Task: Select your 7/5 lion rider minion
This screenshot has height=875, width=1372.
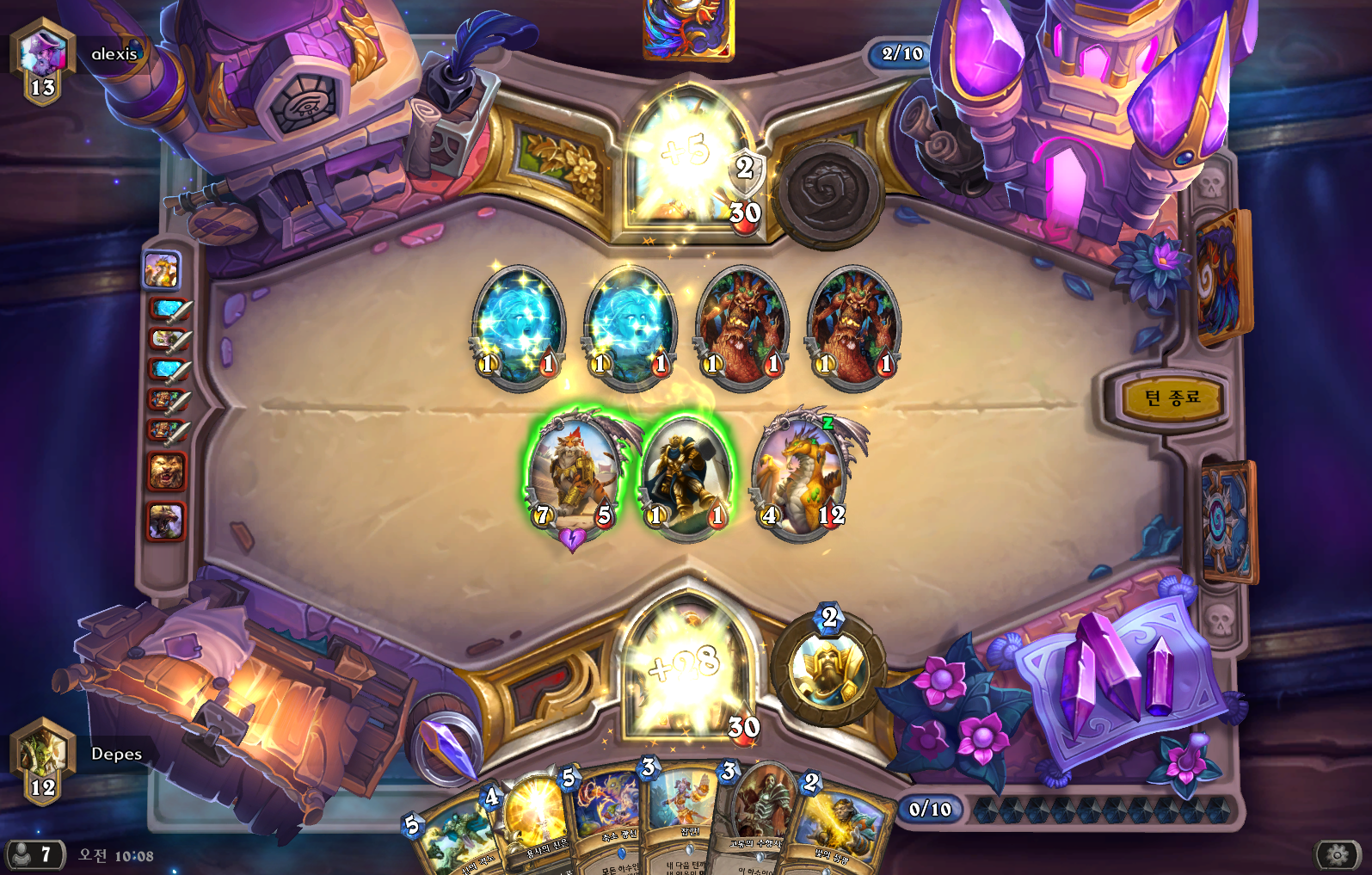Action: 574,473
